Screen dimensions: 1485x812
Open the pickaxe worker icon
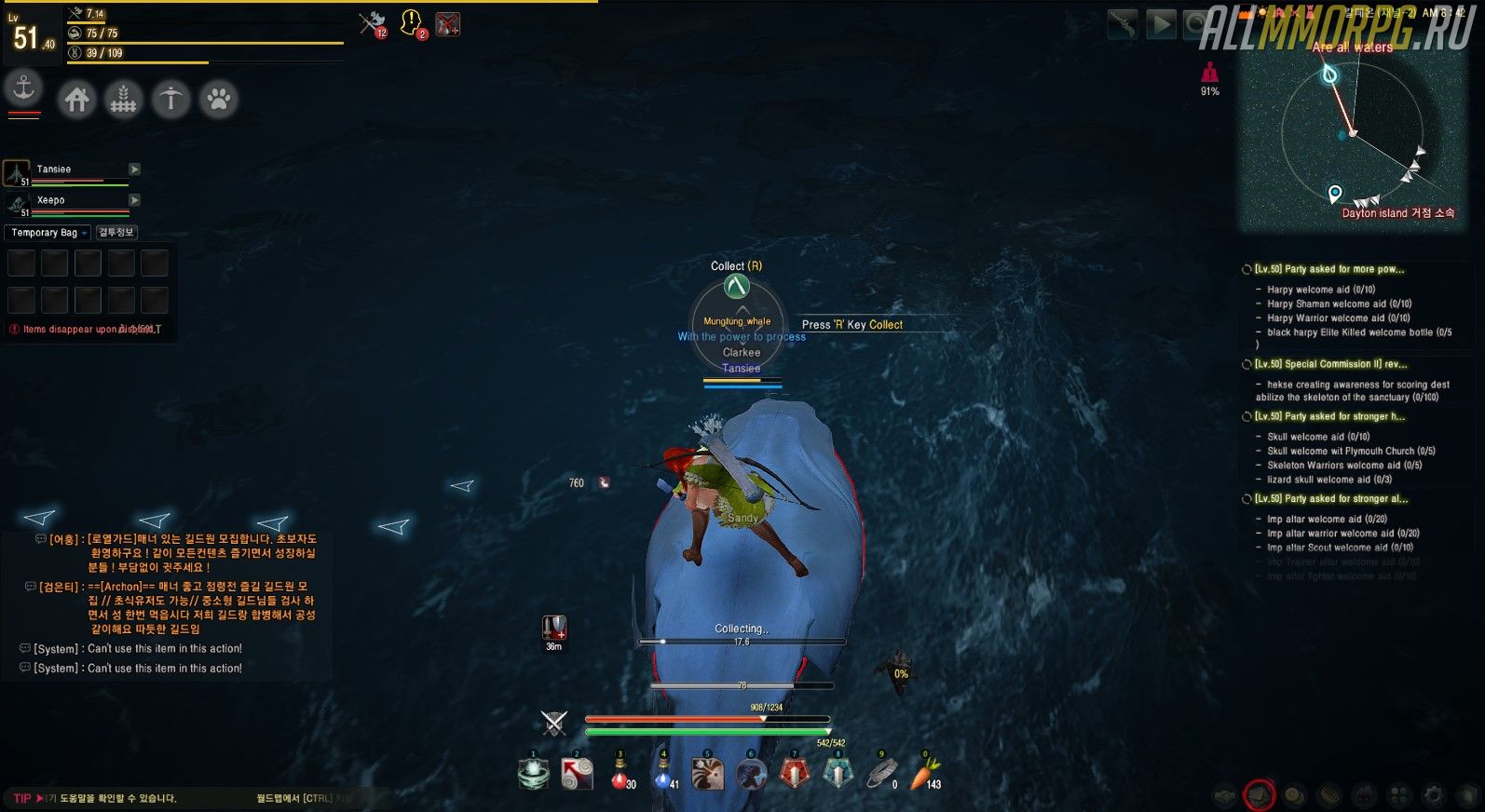pyautogui.click(x=170, y=99)
